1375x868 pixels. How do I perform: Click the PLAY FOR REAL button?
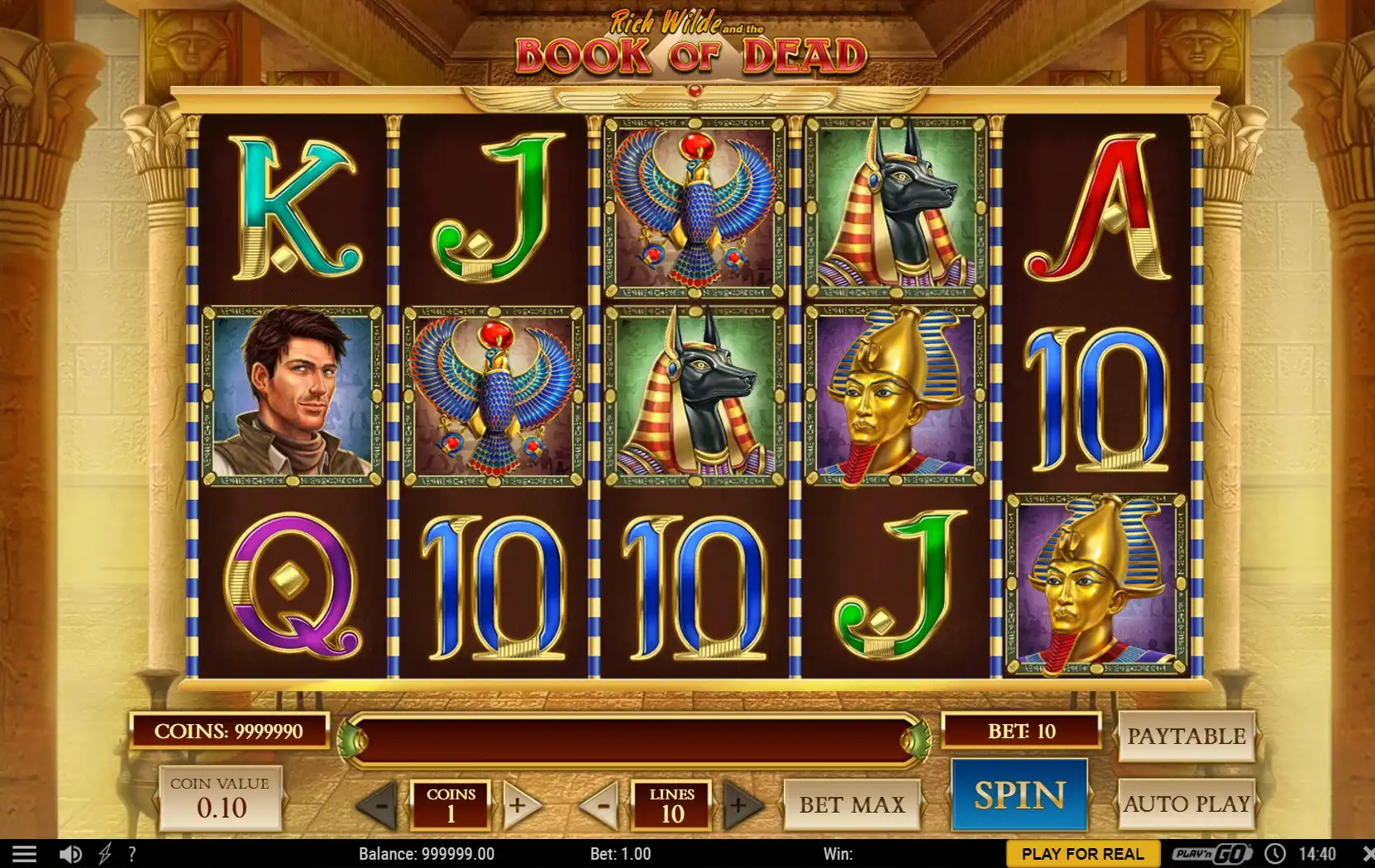tap(1082, 854)
